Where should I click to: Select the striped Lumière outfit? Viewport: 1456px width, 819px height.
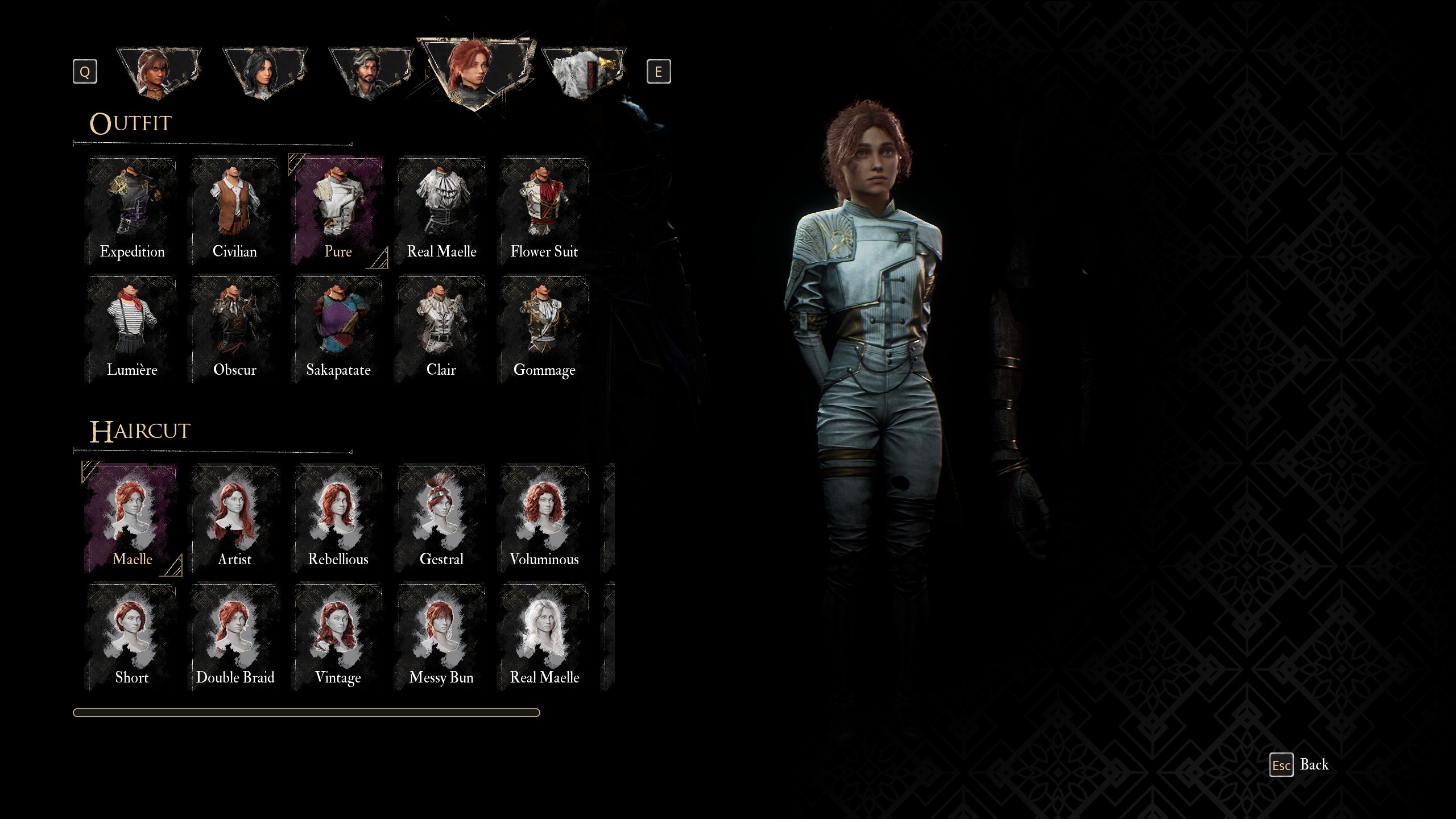tap(132, 329)
